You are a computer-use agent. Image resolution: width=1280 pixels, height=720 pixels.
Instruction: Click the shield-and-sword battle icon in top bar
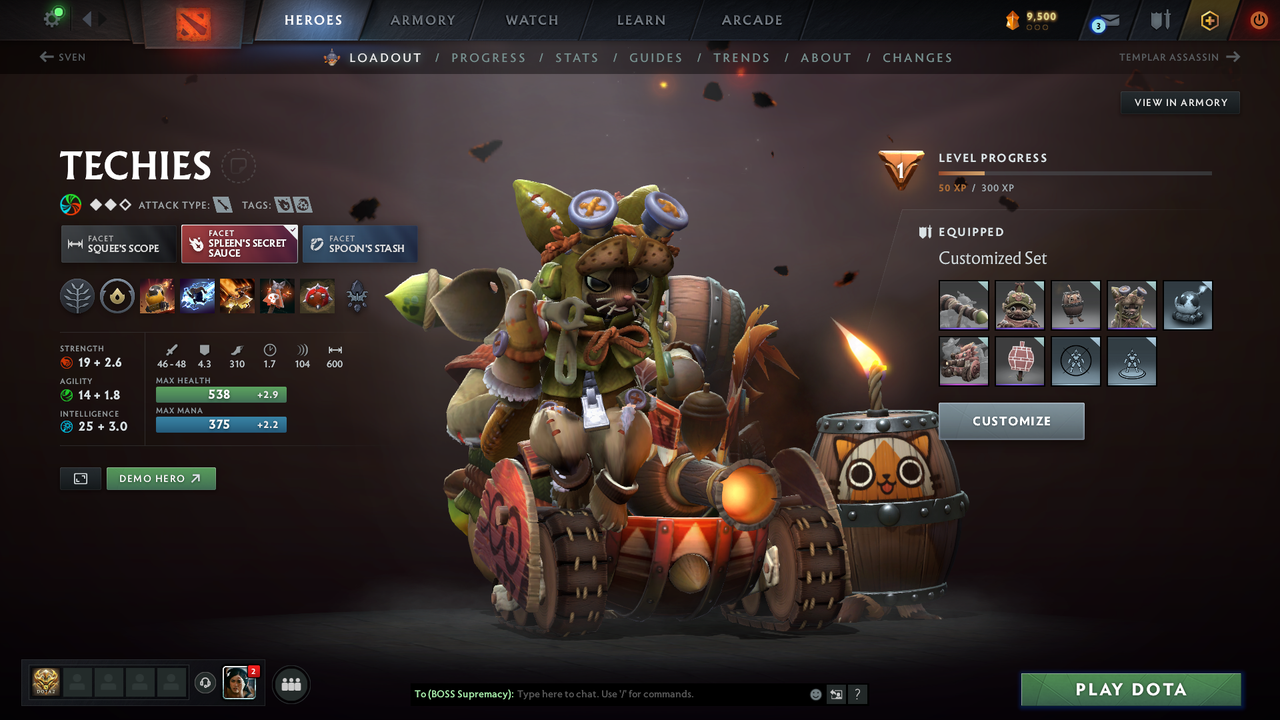(x=1158, y=19)
